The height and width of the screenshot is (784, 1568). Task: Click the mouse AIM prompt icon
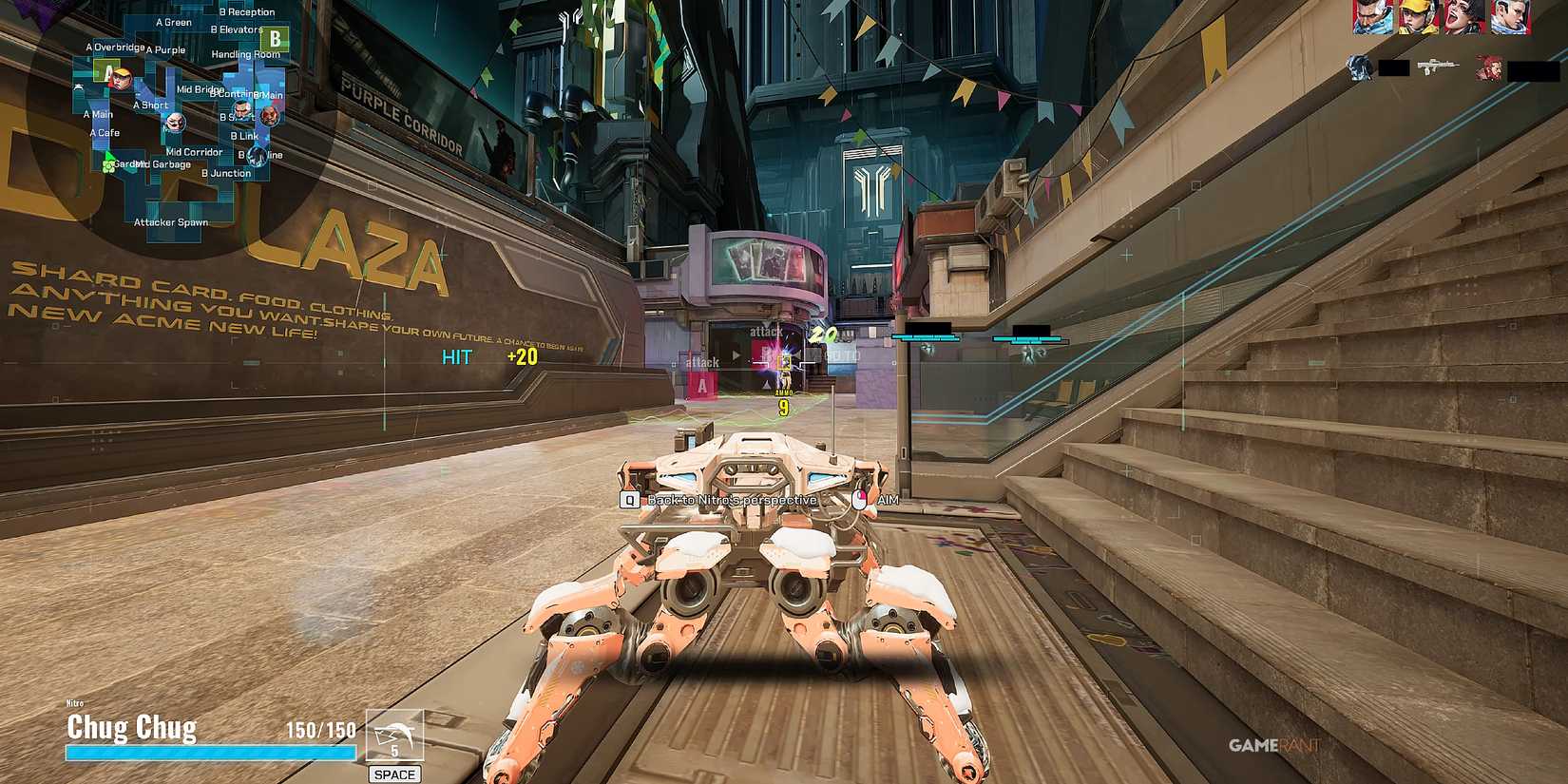(861, 497)
